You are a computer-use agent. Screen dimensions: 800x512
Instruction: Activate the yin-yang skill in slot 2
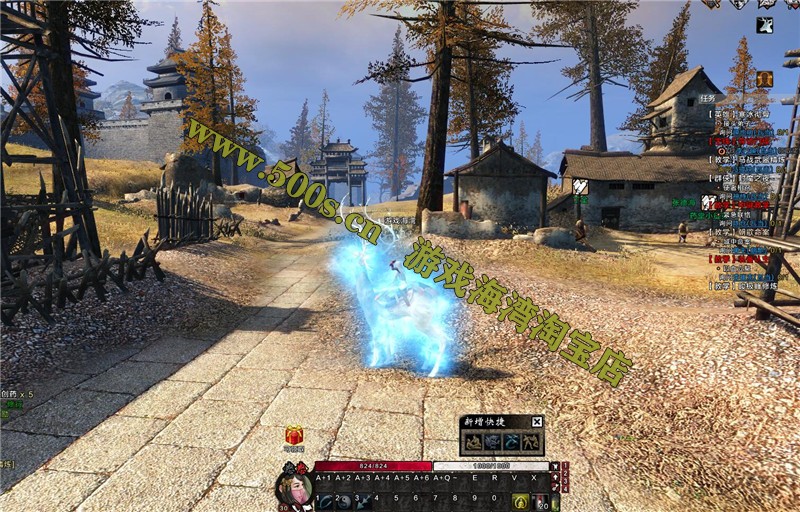pyautogui.click(x=344, y=501)
